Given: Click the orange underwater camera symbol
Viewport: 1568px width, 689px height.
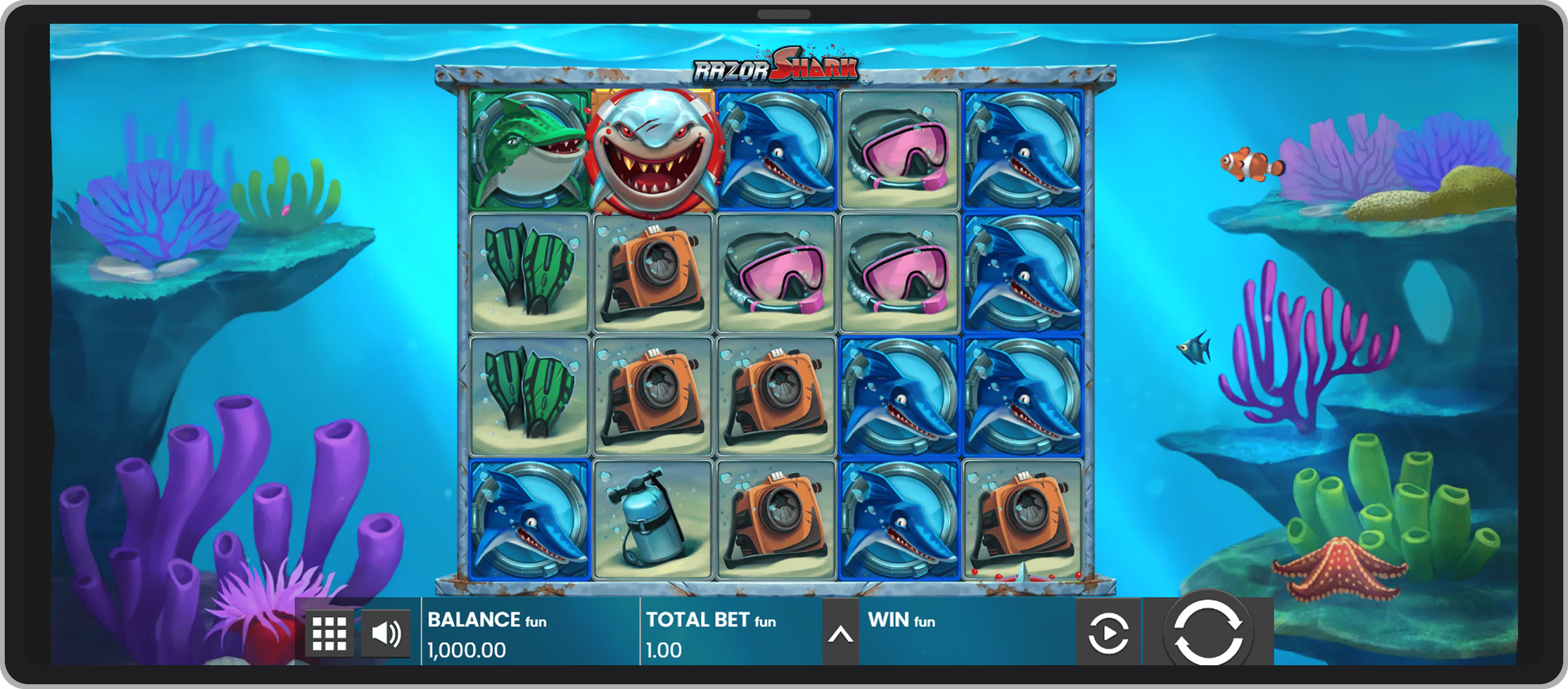Looking at the screenshot, I should (x=652, y=274).
